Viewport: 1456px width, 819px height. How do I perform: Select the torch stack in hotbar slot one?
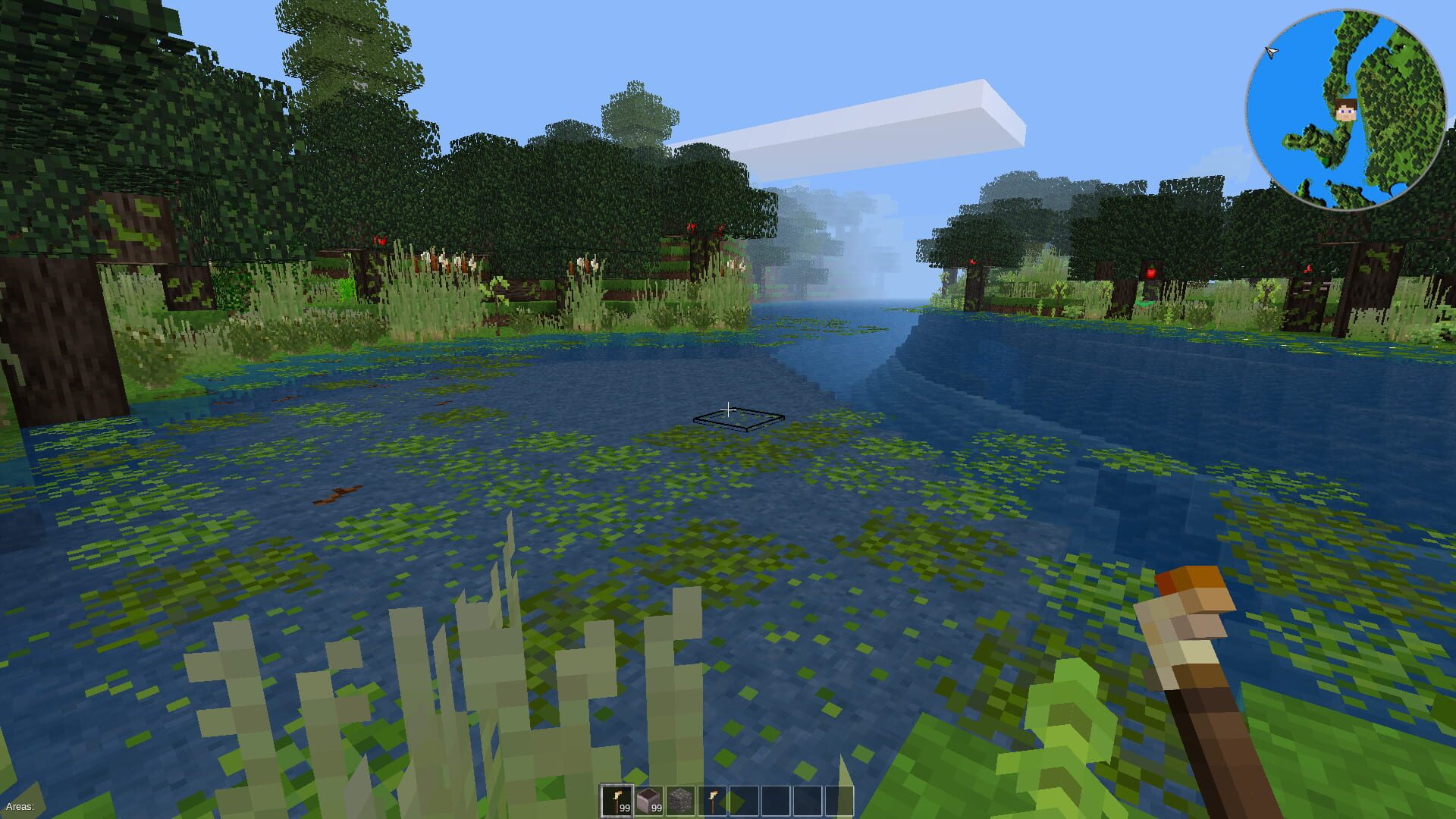(617, 800)
